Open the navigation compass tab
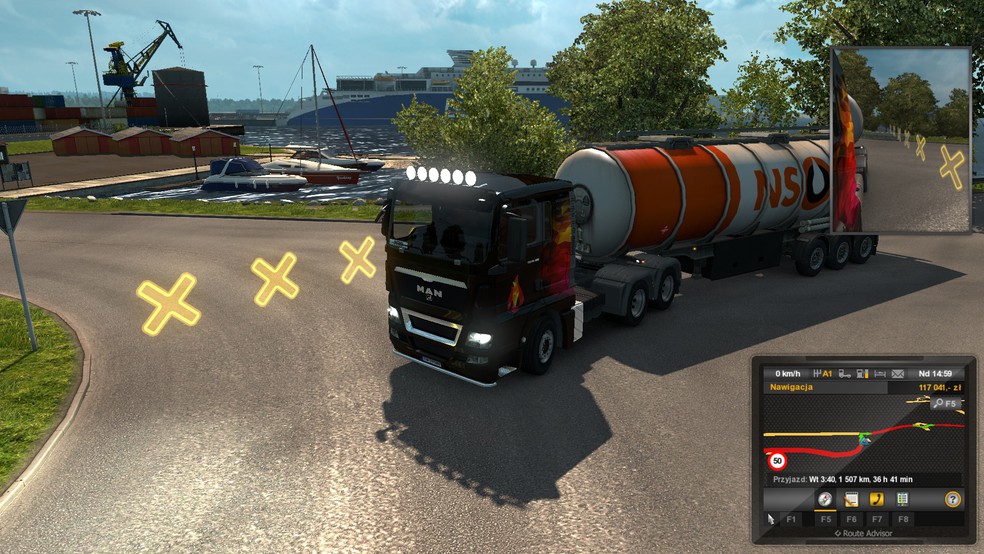This screenshot has height=554, width=984. (x=825, y=498)
